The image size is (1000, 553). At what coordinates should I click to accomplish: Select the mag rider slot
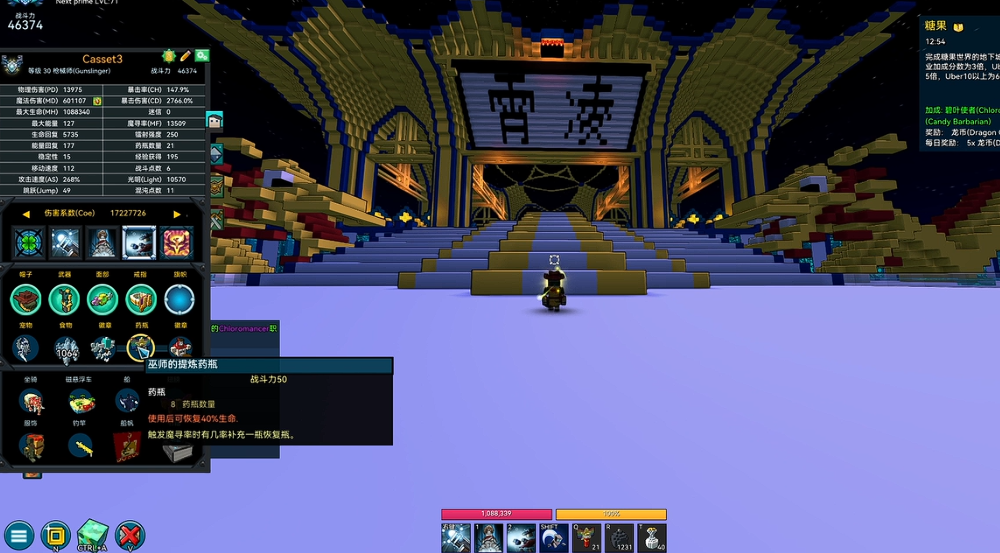click(81, 402)
